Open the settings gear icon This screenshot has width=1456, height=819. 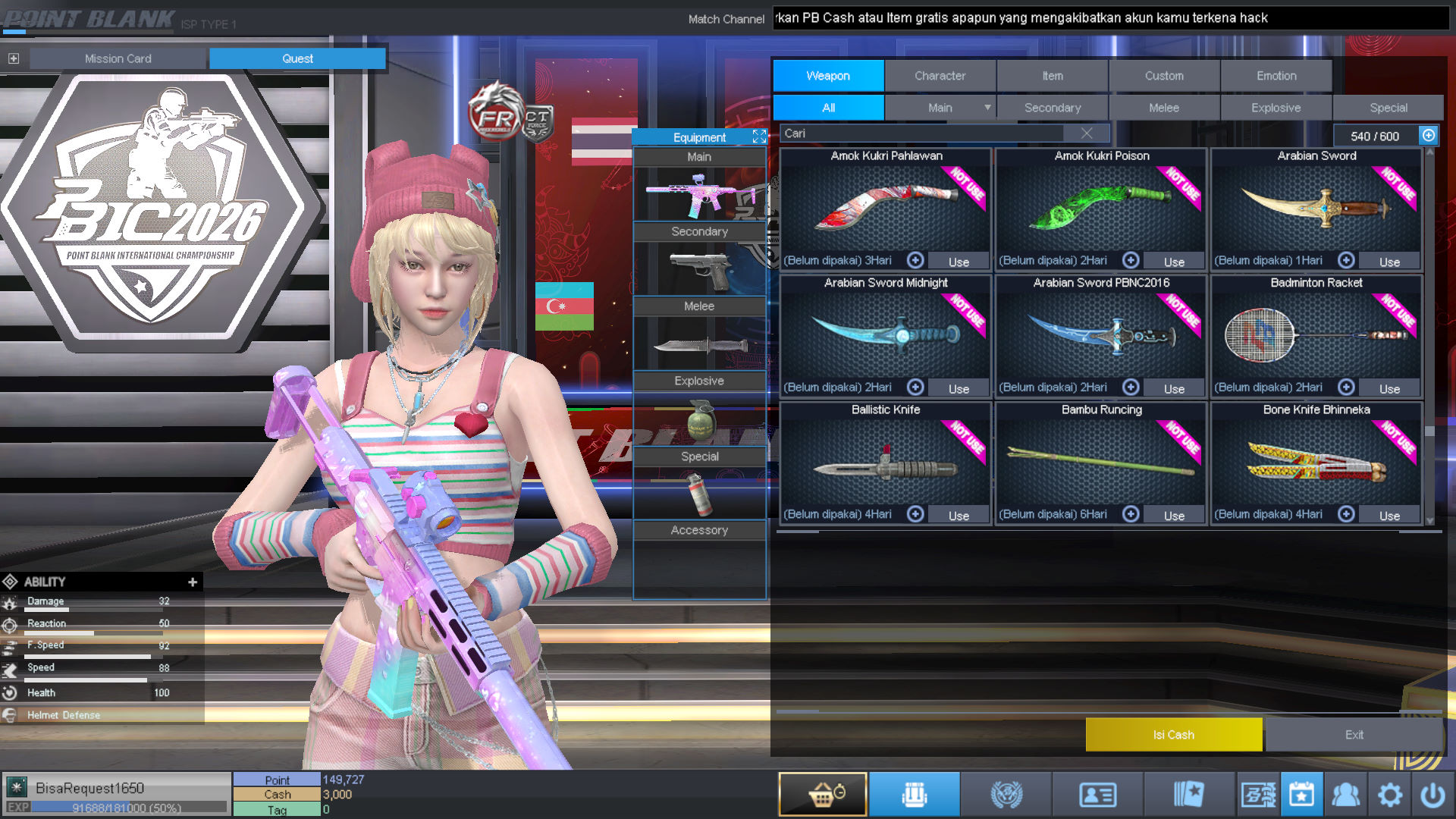1389,795
